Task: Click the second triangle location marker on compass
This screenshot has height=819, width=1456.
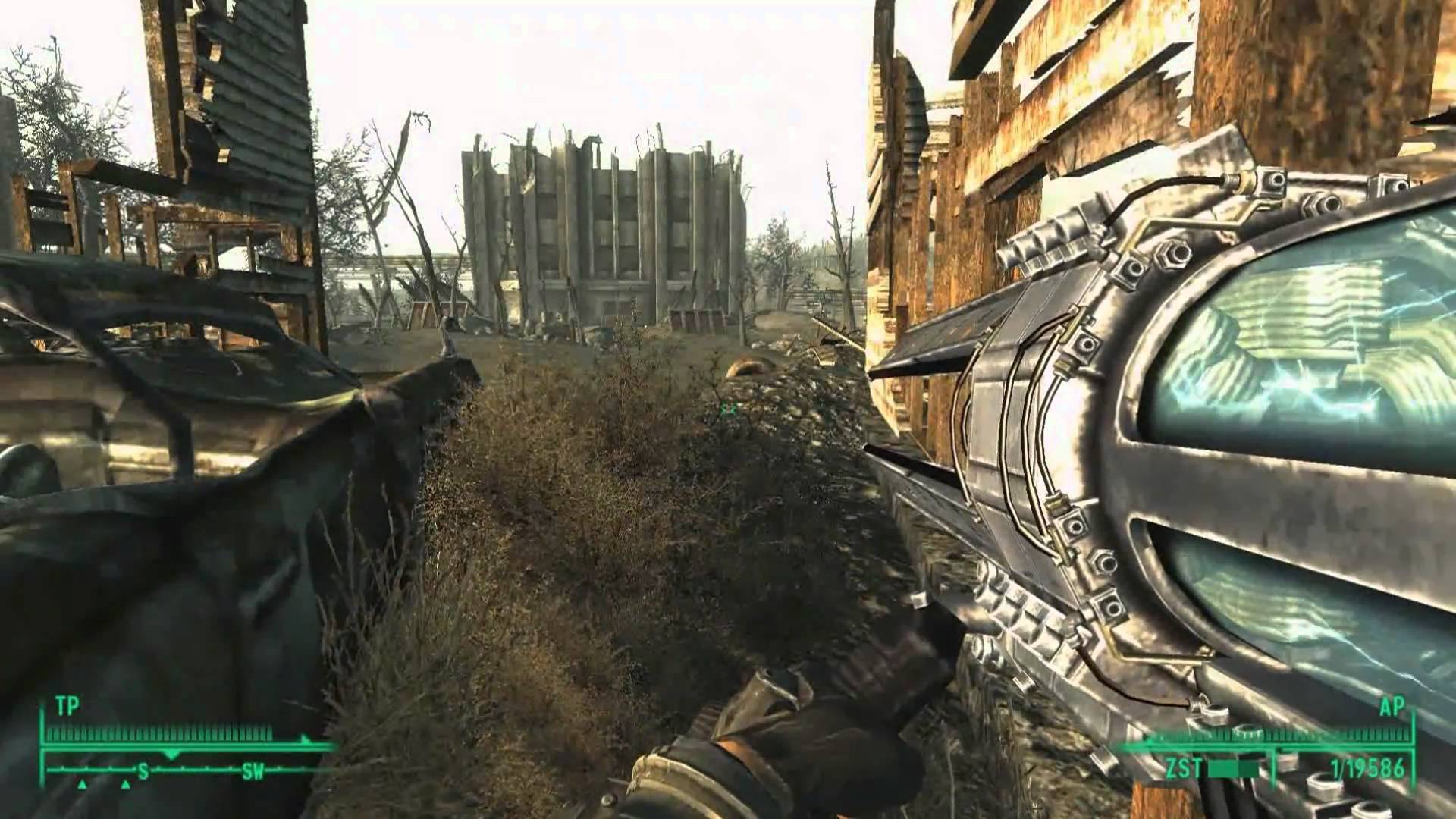Action: (126, 785)
